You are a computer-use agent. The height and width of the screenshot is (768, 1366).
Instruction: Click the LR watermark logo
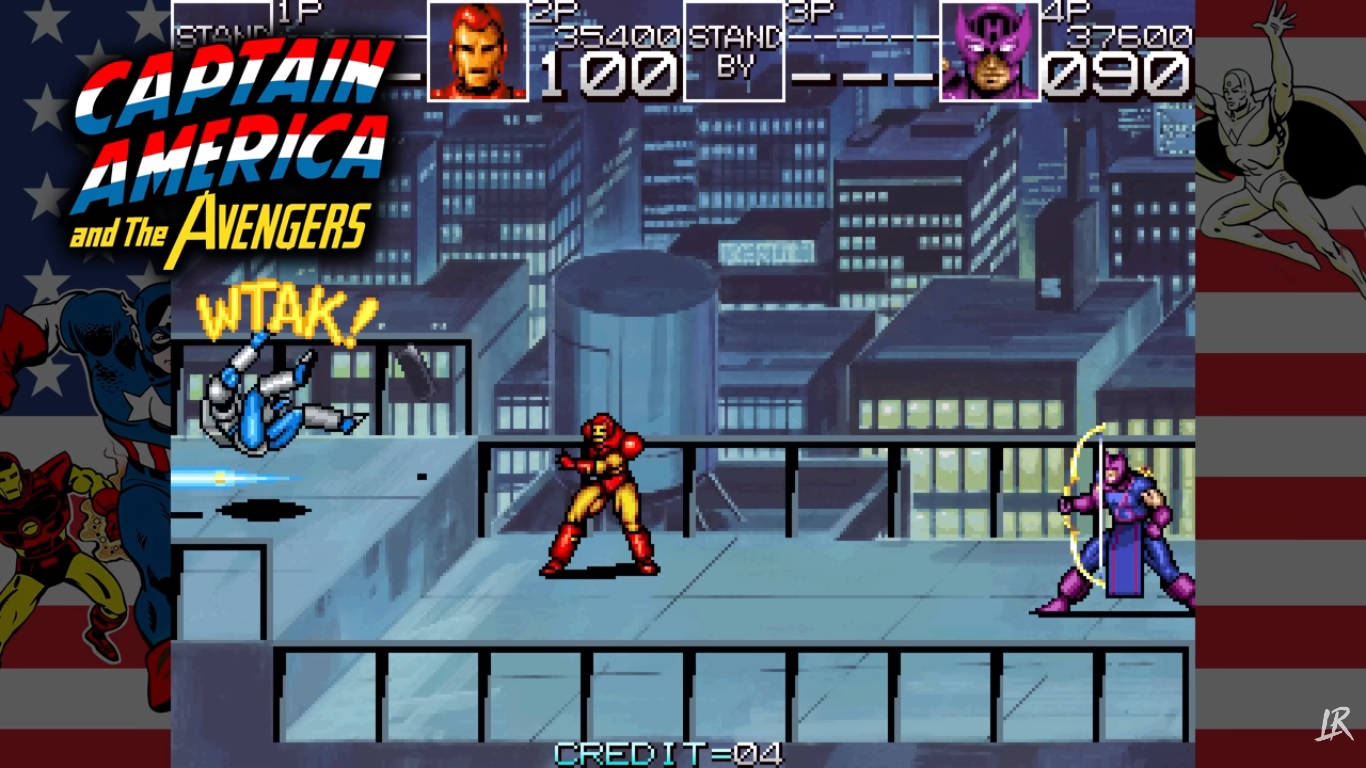tap(1335, 723)
